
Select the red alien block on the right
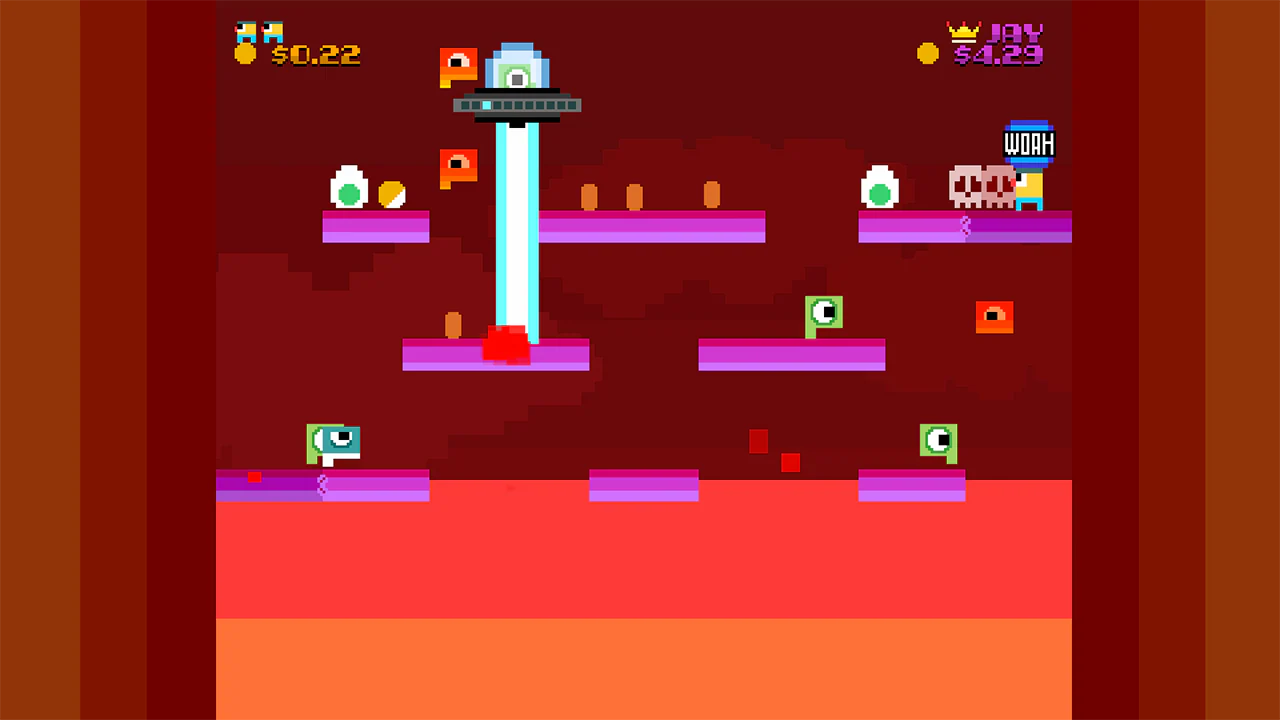[x=994, y=316]
